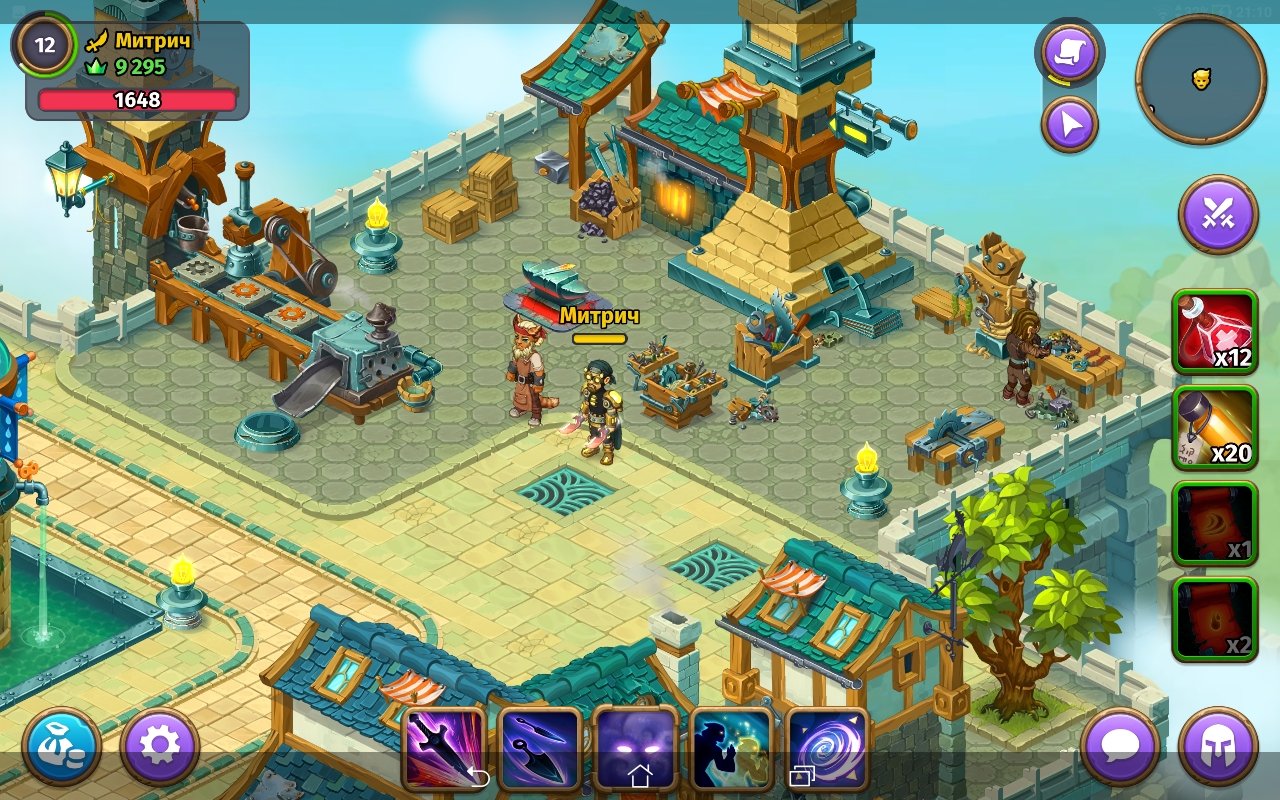The height and width of the screenshot is (800, 1280).
Task: Select the red swirl scroll x1
Action: click(1215, 523)
